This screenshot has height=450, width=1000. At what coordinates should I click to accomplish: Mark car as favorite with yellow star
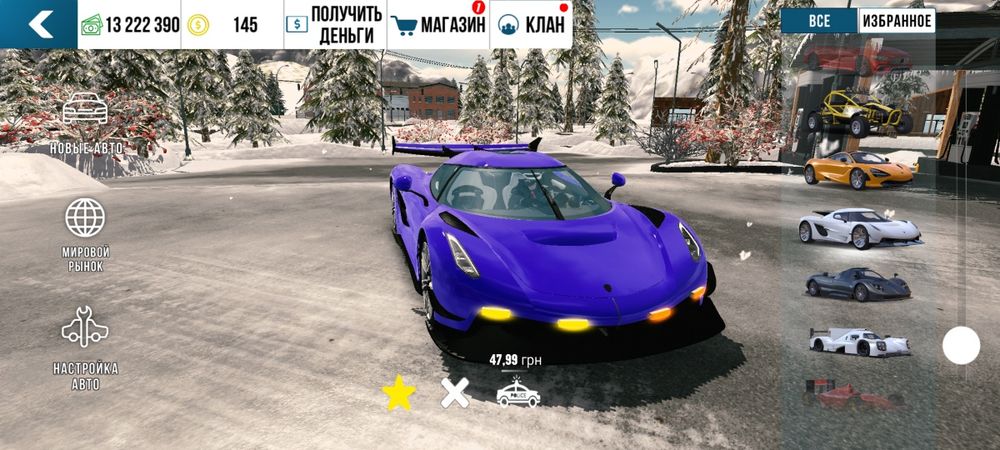[398, 394]
